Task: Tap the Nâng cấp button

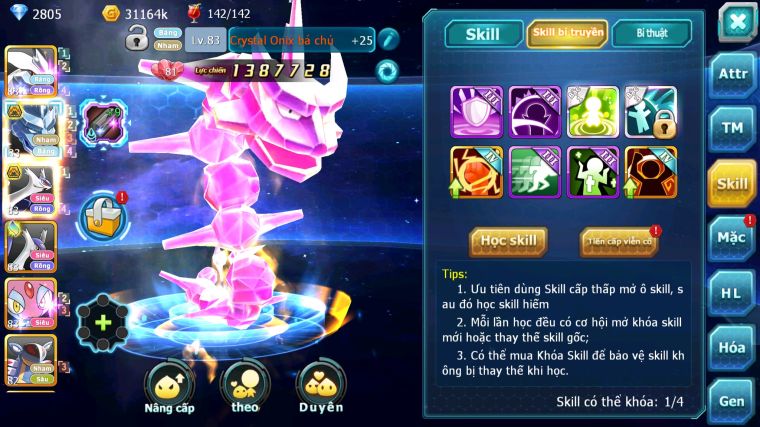Action: pos(169,387)
